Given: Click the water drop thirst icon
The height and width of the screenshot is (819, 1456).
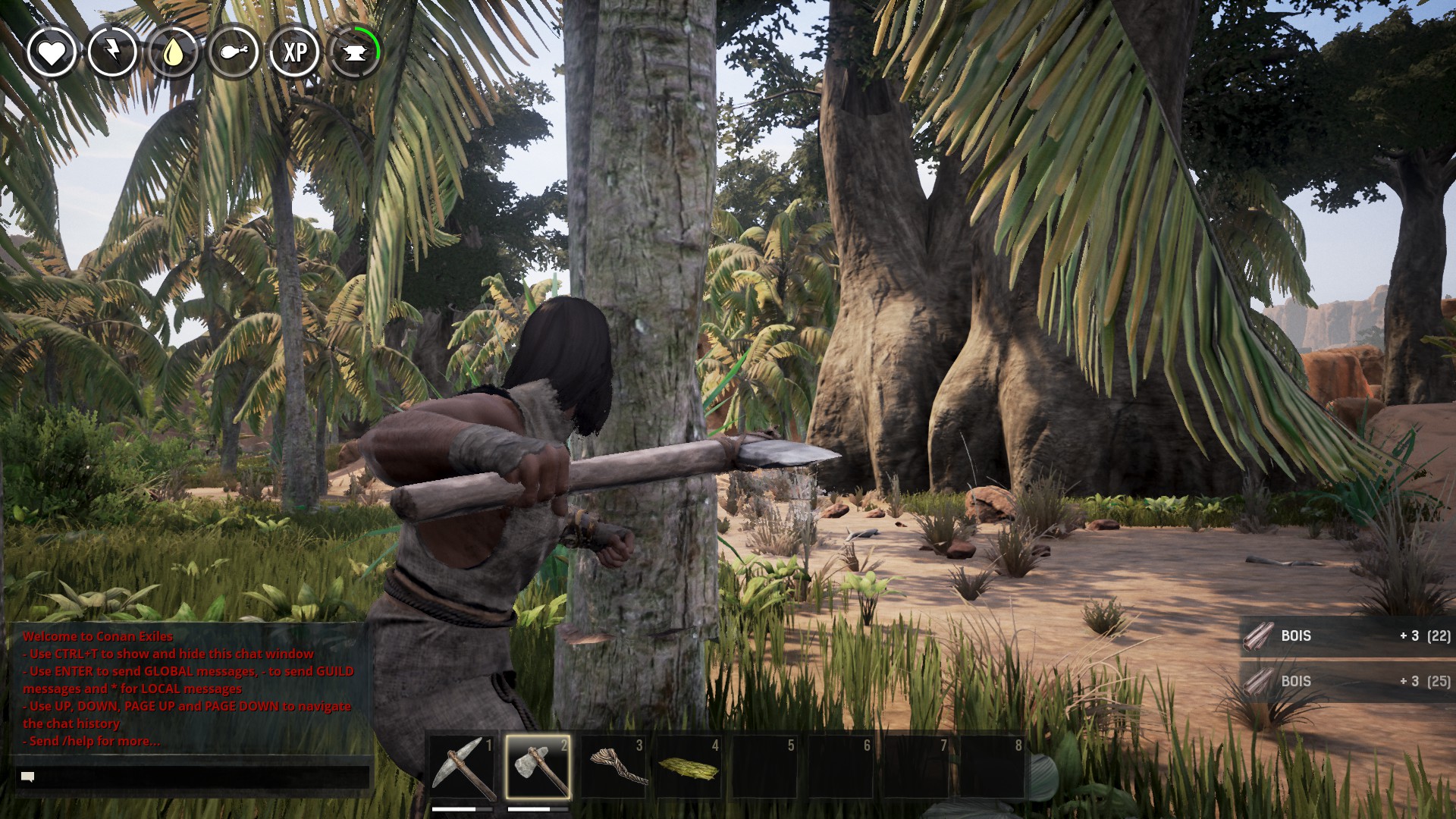Looking at the screenshot, I should tap(173, 52).
